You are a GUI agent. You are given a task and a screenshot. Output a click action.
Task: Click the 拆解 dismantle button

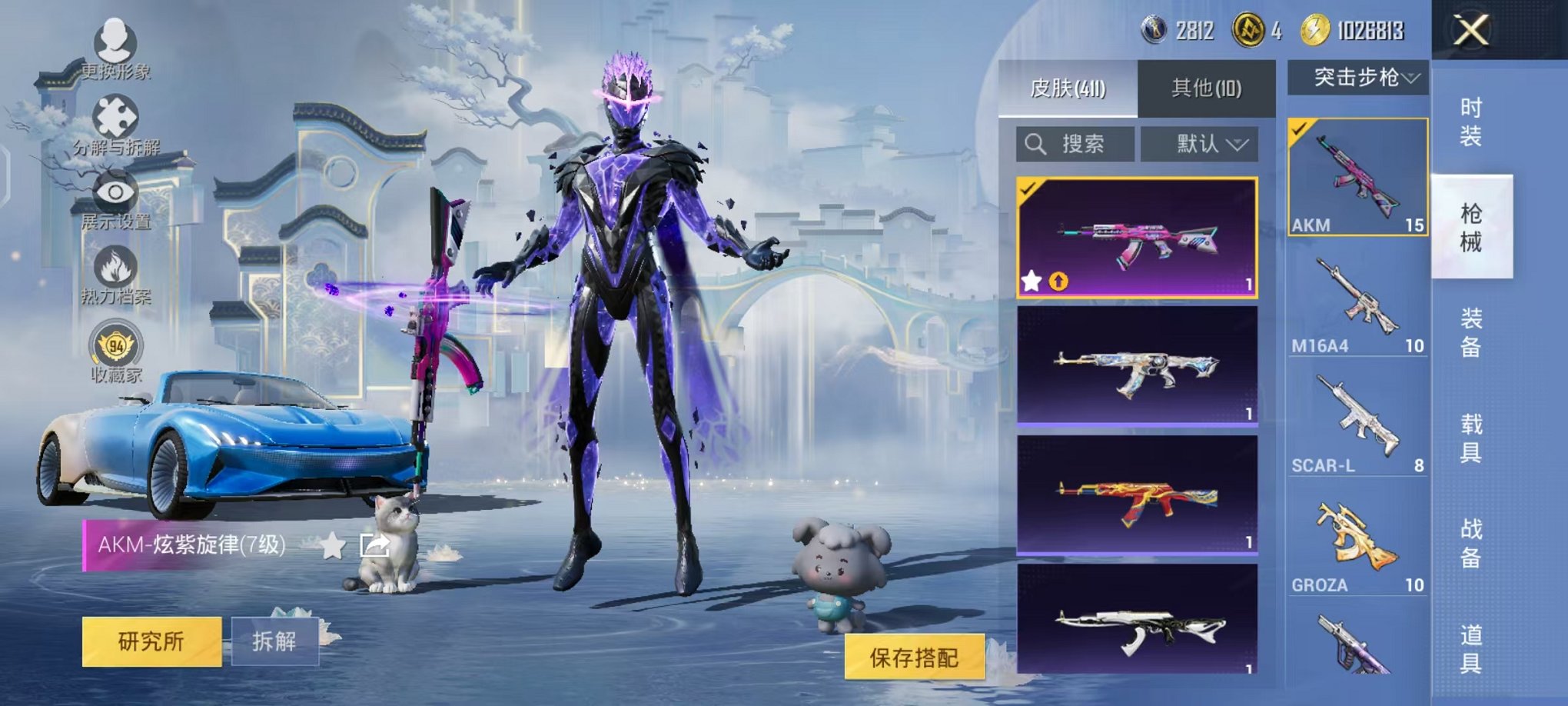point(274,641)
